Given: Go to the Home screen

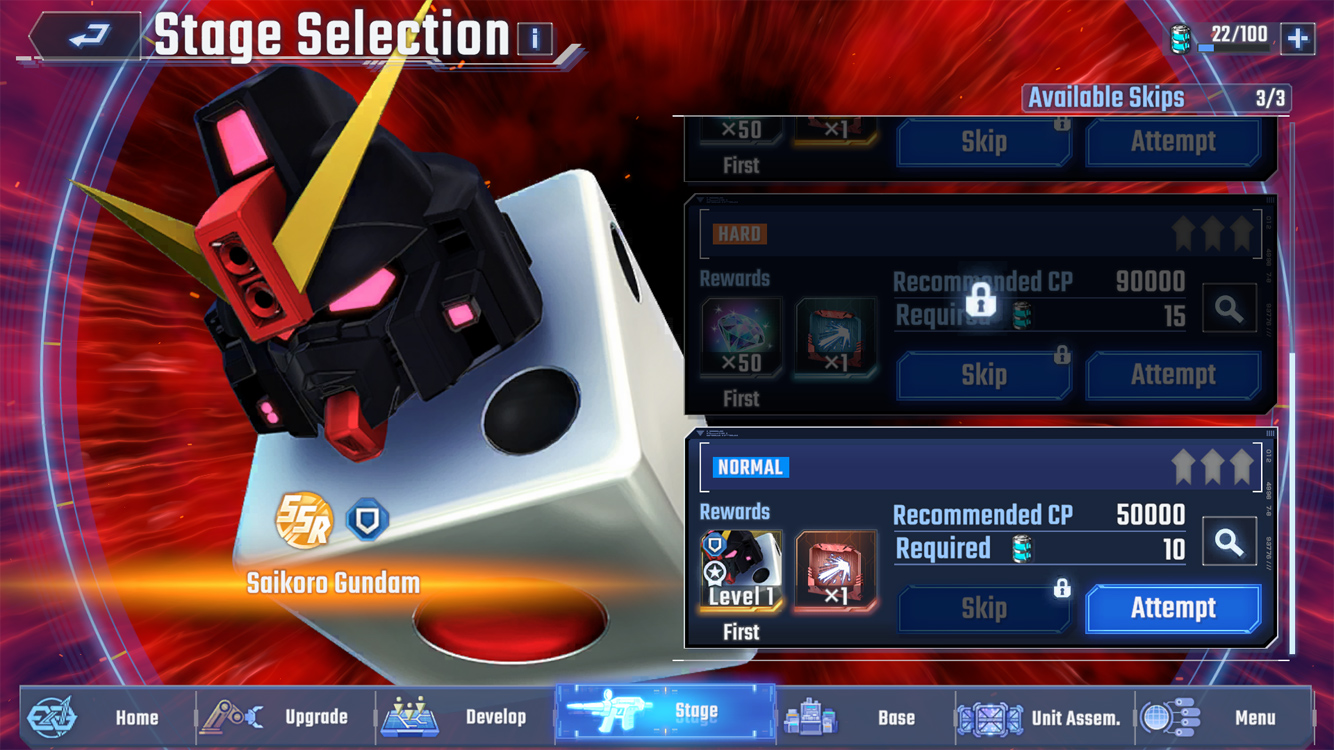Looking at the screenshot, I should tap(108, 717).
